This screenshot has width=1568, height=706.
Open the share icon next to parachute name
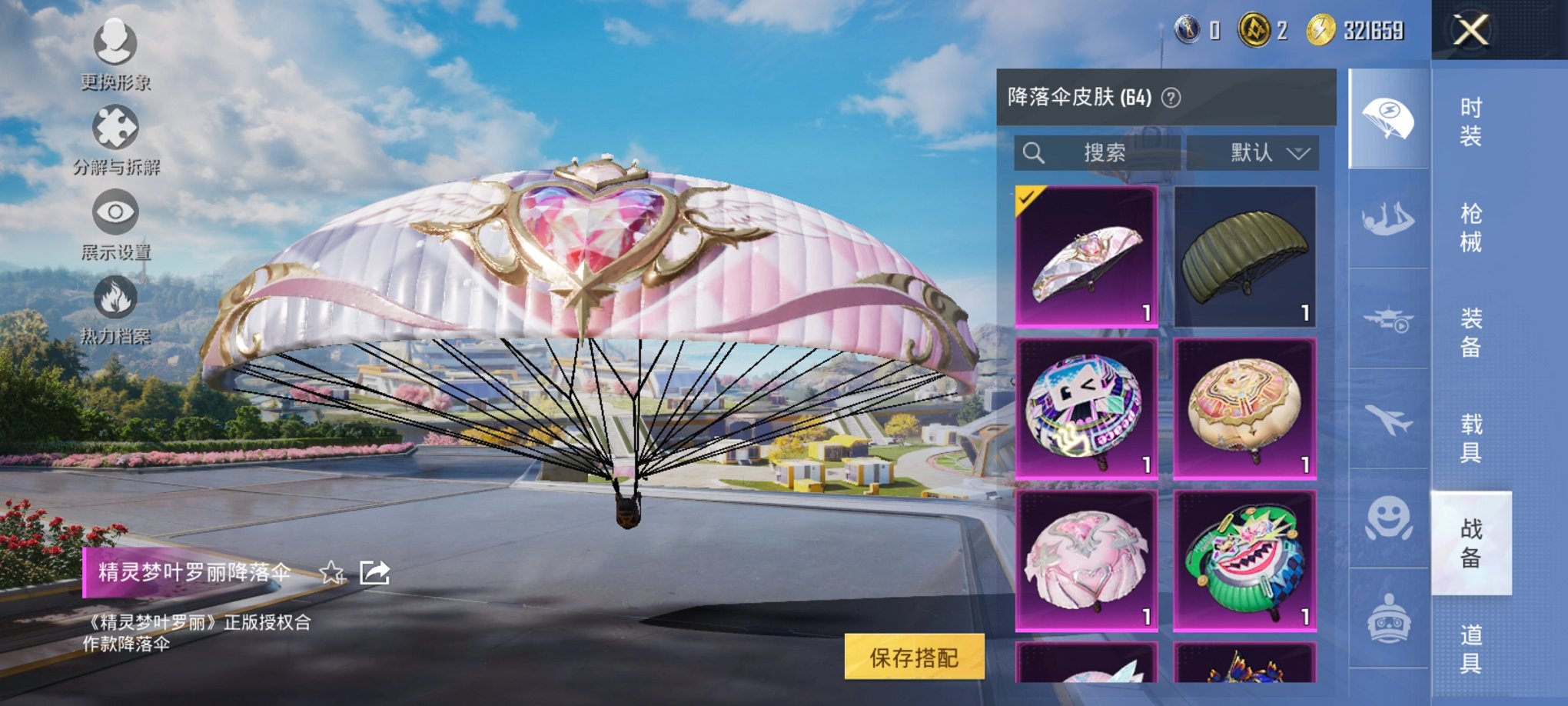[374, 573]
